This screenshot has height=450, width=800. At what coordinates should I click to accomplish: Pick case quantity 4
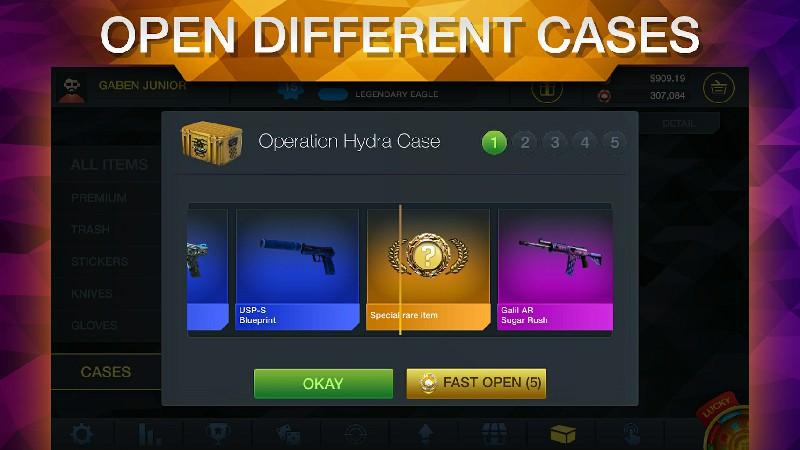click(x=585, y=142)
